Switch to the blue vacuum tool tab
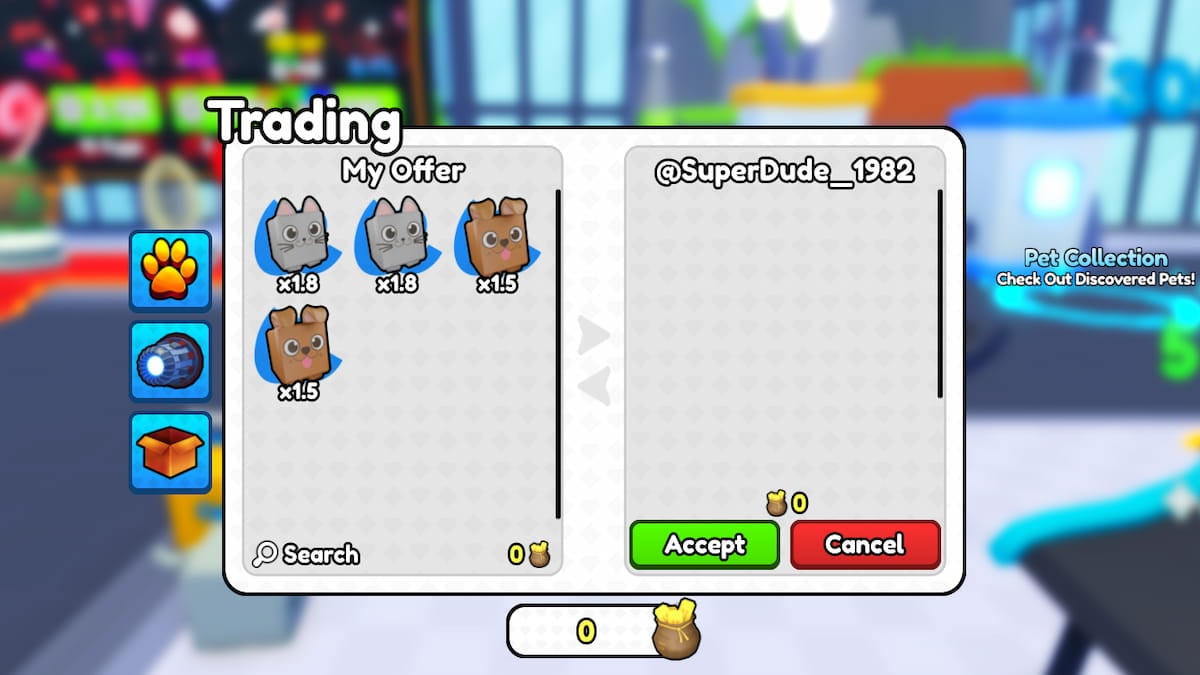The width and height of the screenshot is (1200, 675). (170, 361)
